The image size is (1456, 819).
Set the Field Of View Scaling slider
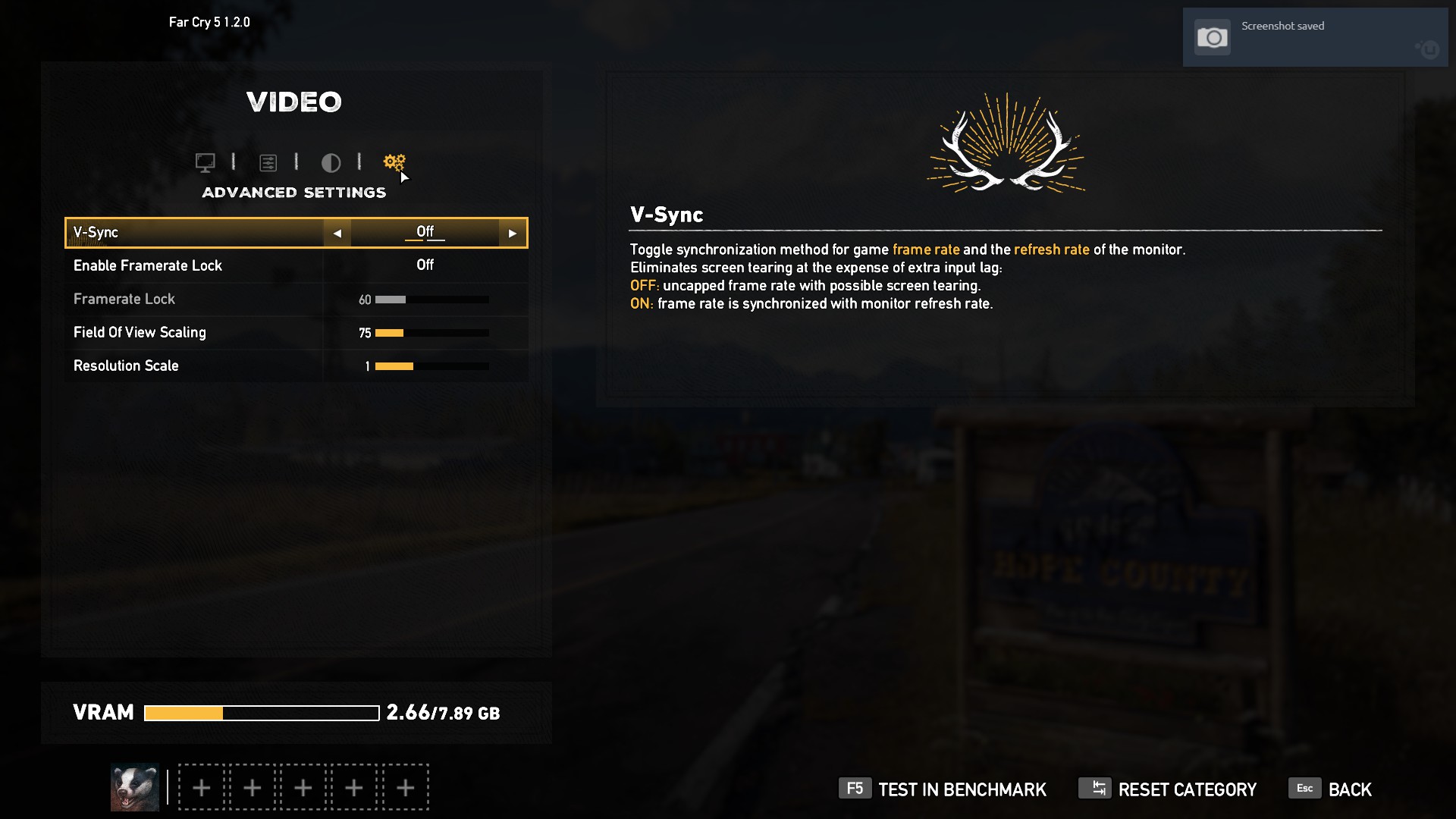tap(431, 333)
